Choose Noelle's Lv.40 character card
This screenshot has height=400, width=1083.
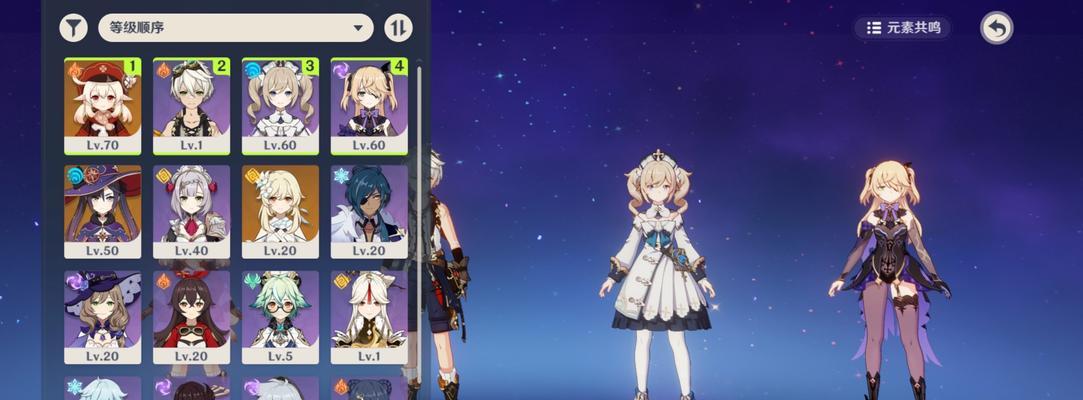(191, 212)
